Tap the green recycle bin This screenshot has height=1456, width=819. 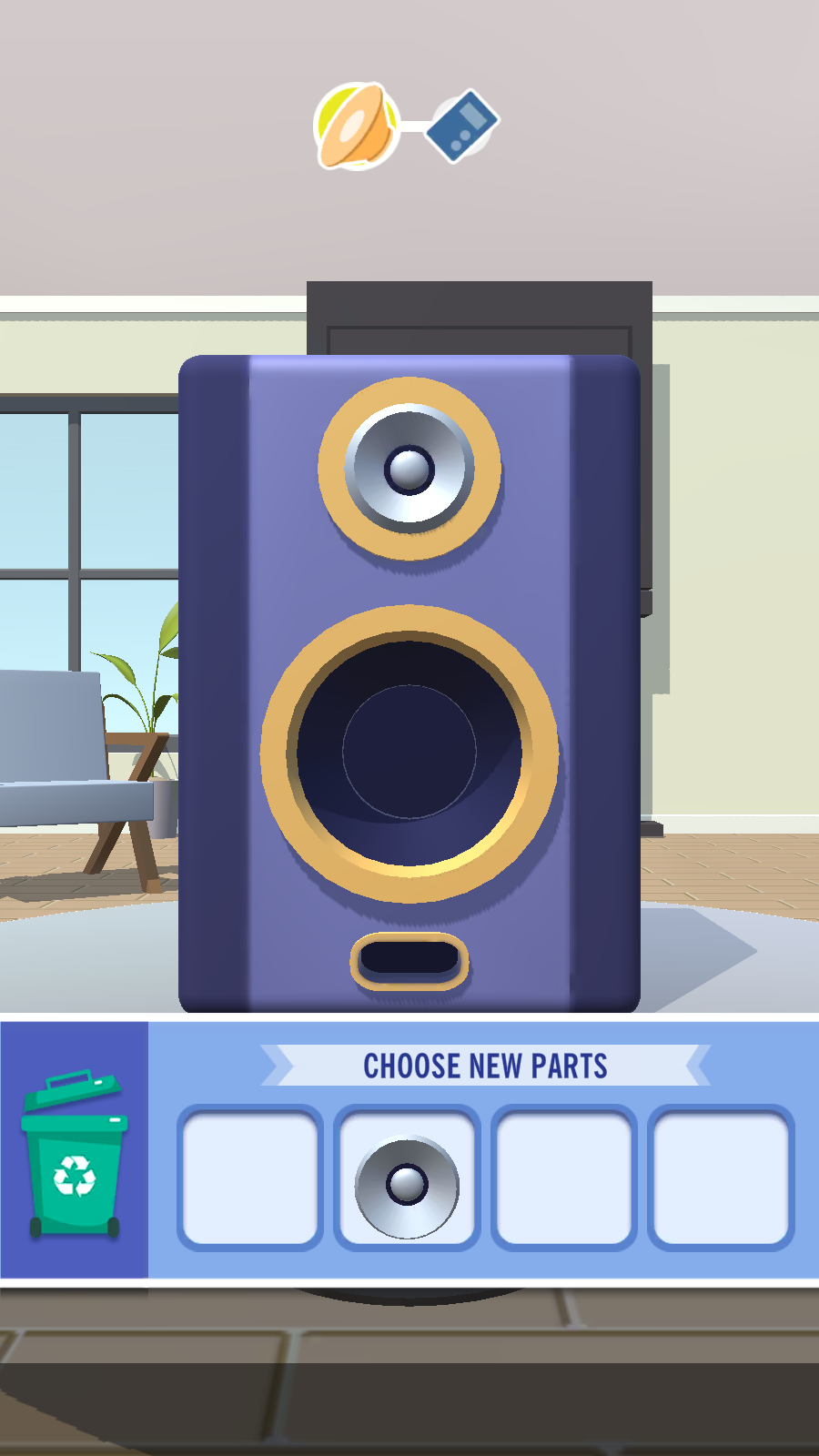75,1156
